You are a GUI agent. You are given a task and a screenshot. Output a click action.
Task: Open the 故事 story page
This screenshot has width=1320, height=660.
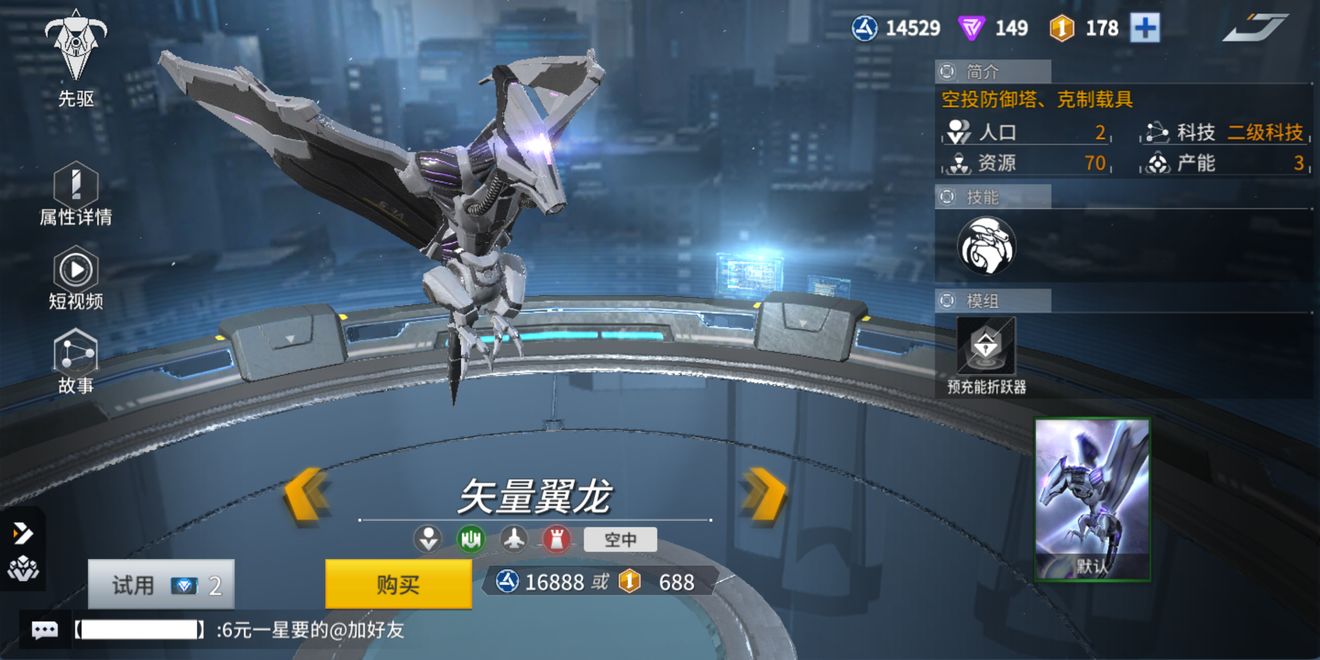pyautogui.click(x=76, y=360)
